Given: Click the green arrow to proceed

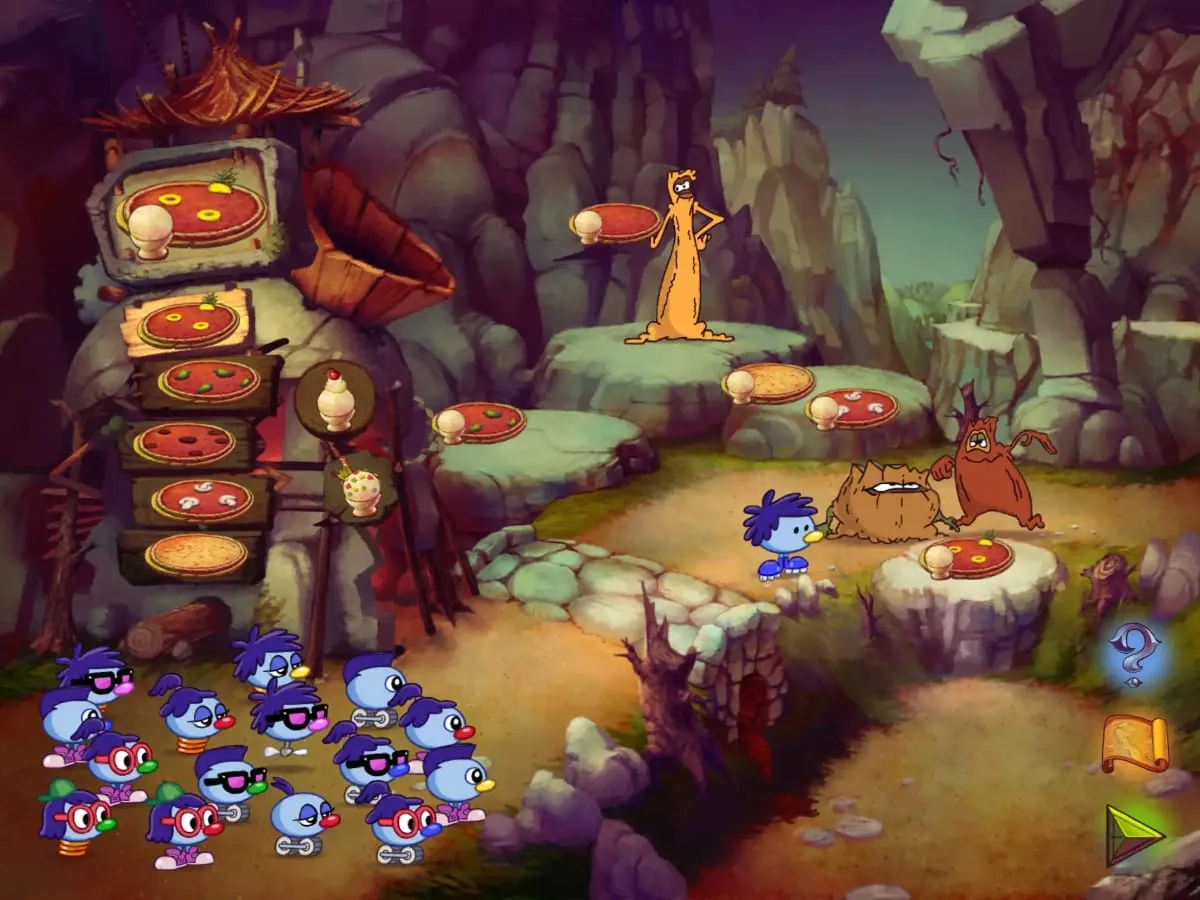Looking at the screenshot, I should [x=1134, y=833].
